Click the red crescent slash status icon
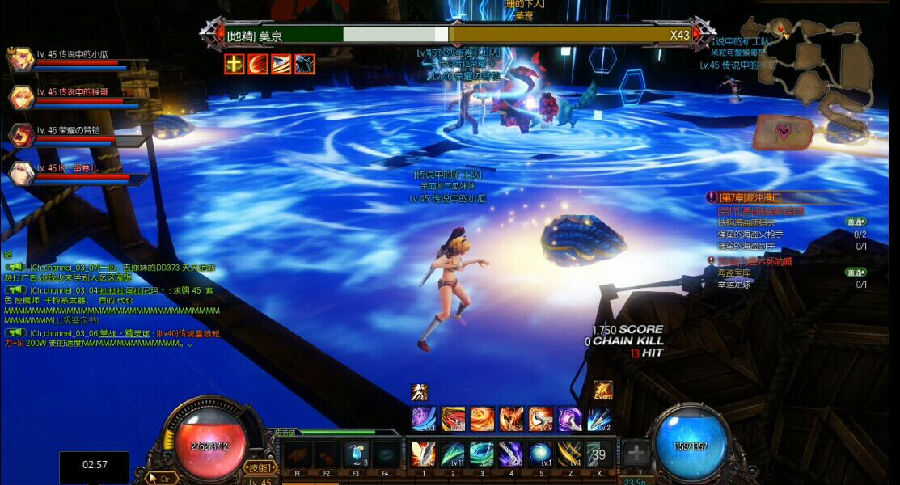Viewport: 900px width, 485px height. click(258, 64)
